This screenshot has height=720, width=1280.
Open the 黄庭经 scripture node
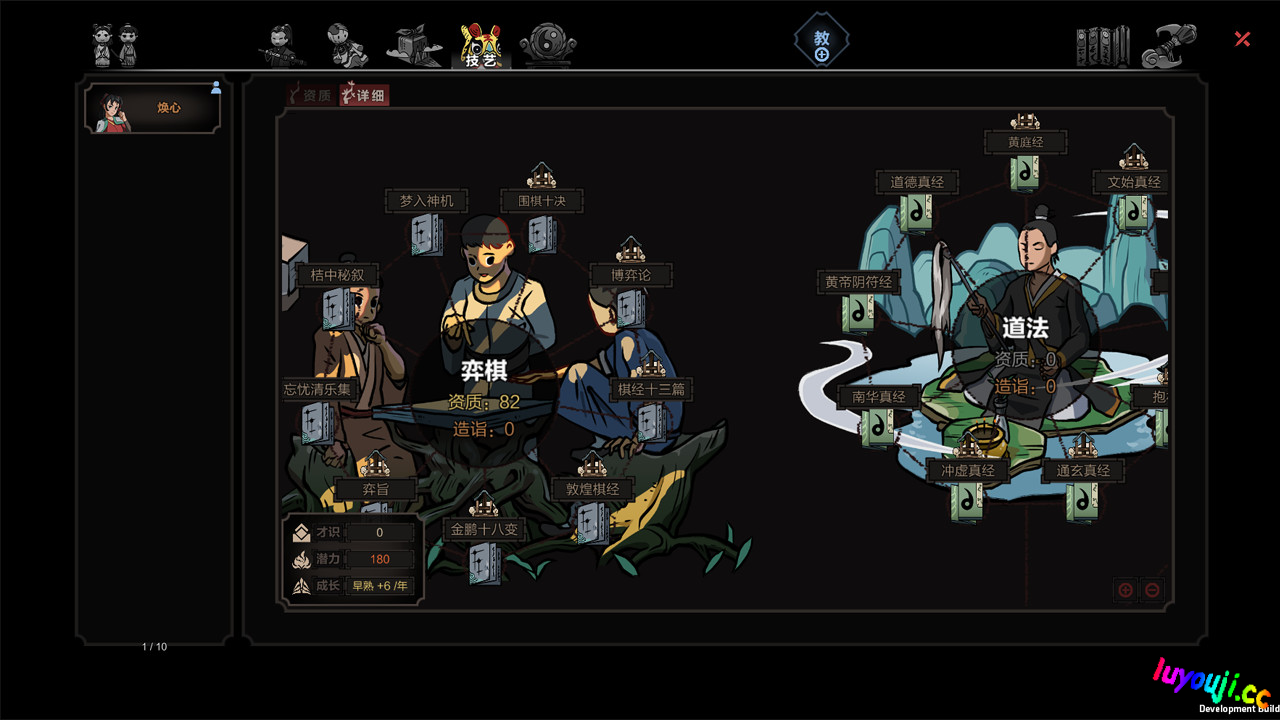coord(1025,172)
